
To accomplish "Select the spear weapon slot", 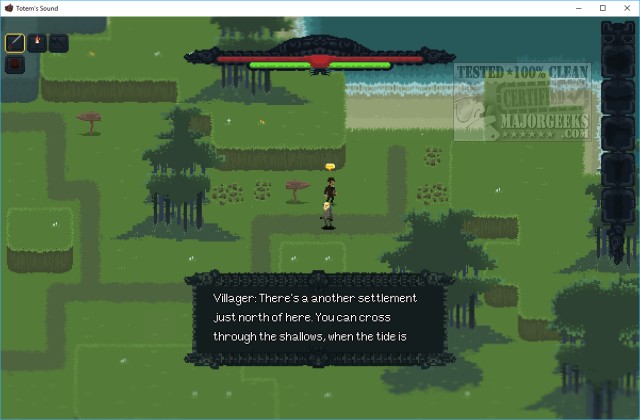I will click(15, 43).
